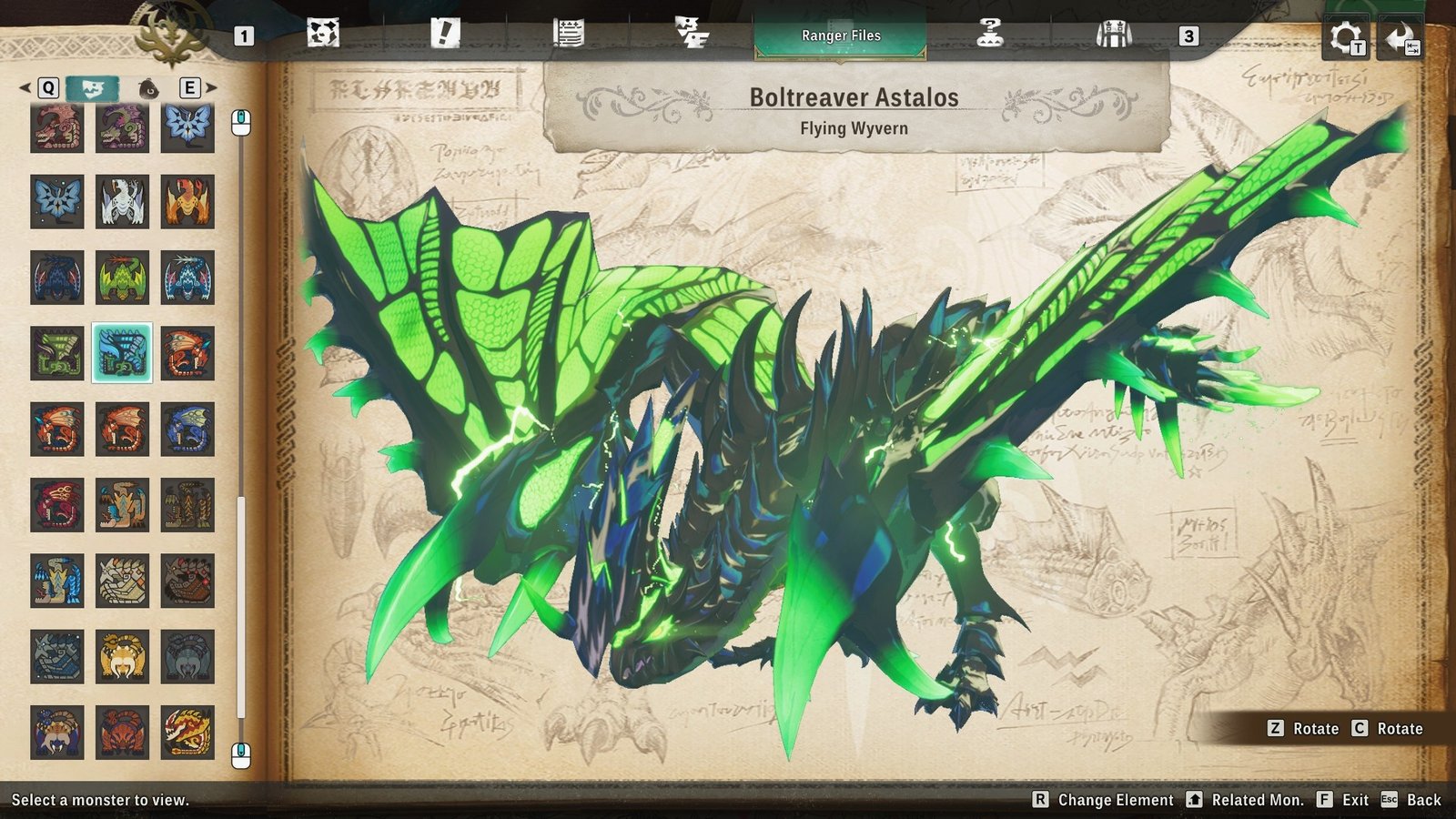Click the 1 key page indicator tab
This screenshot has width=1456, height=819.
pos(244,35)
